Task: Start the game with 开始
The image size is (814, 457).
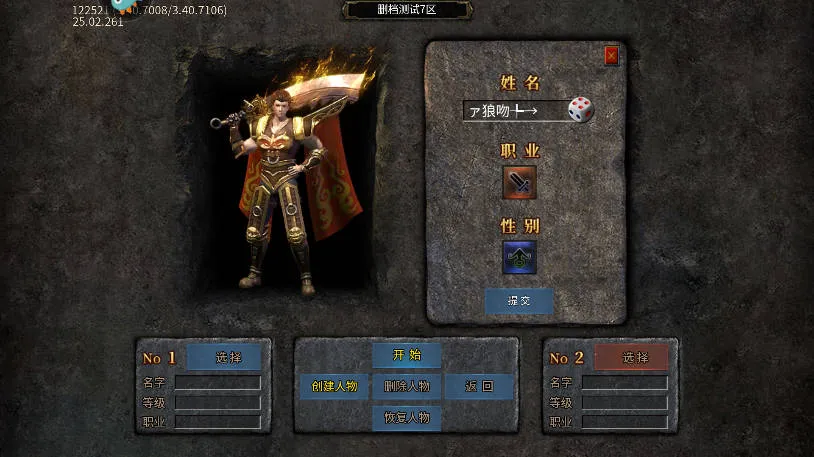Action: tap(407, 355)
